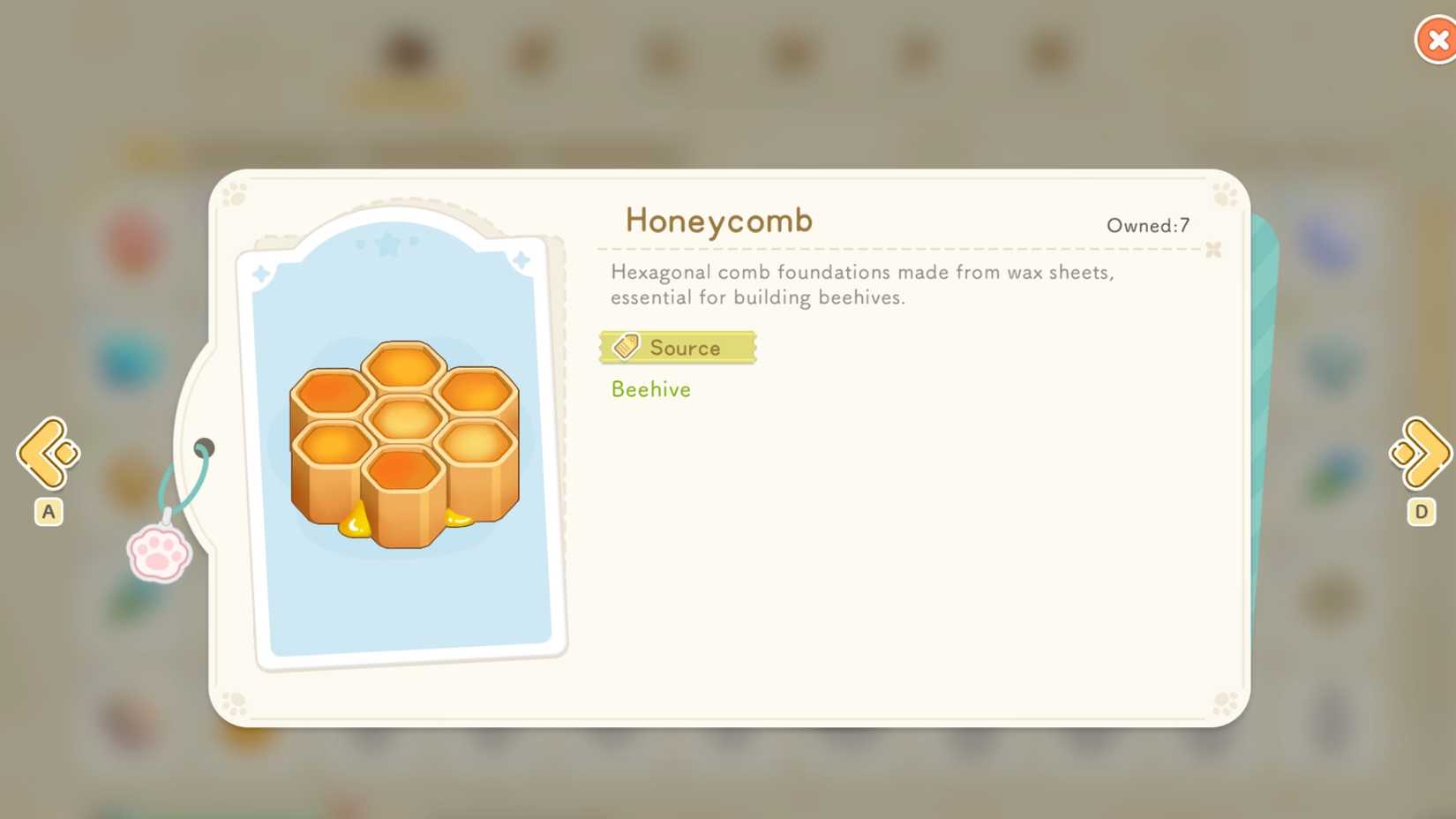Click the pink paw print charm
Viewport: 1456px width, 819px height.
coord(160,552)
